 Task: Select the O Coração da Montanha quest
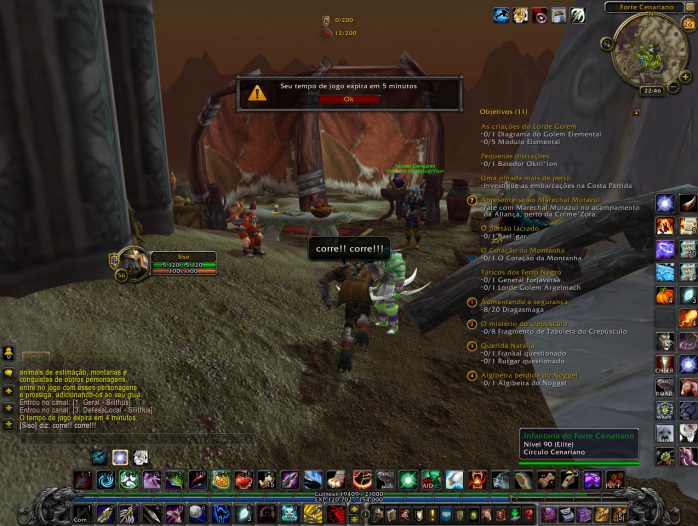[x=522, y=249]
